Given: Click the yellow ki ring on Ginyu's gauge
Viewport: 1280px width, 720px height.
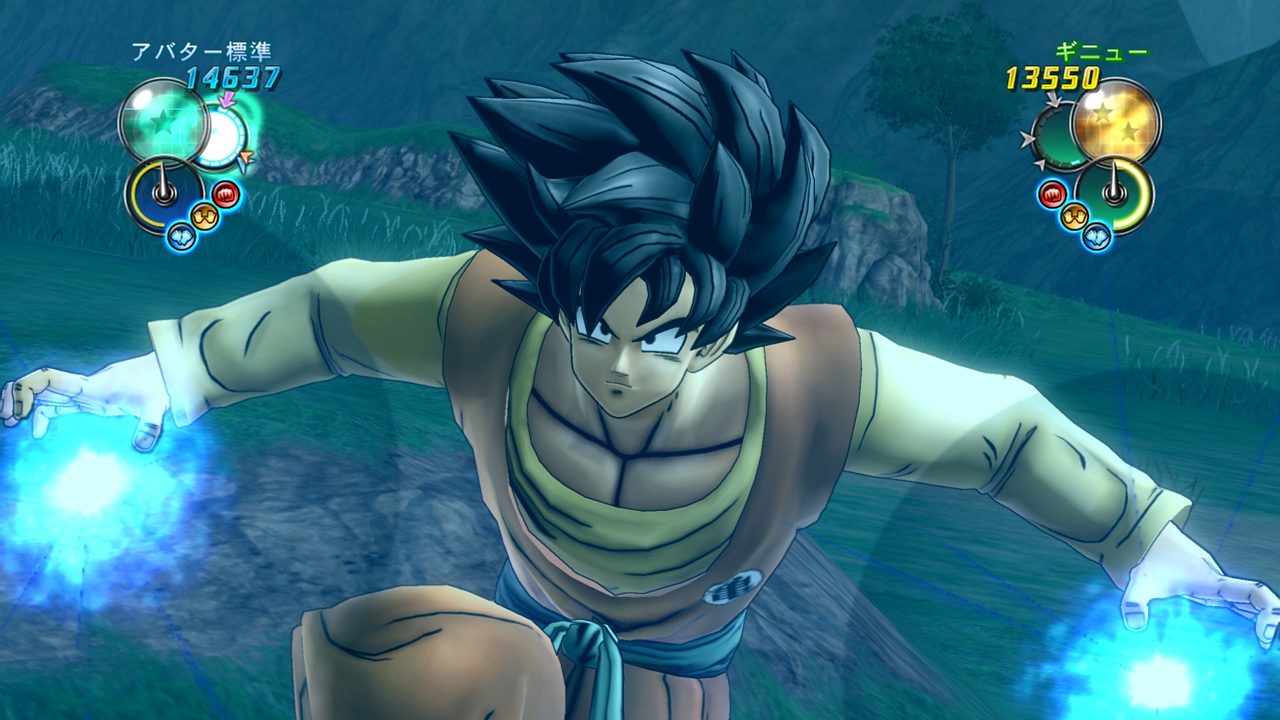Looking at the screenshot, I should tap(1138, 193).
